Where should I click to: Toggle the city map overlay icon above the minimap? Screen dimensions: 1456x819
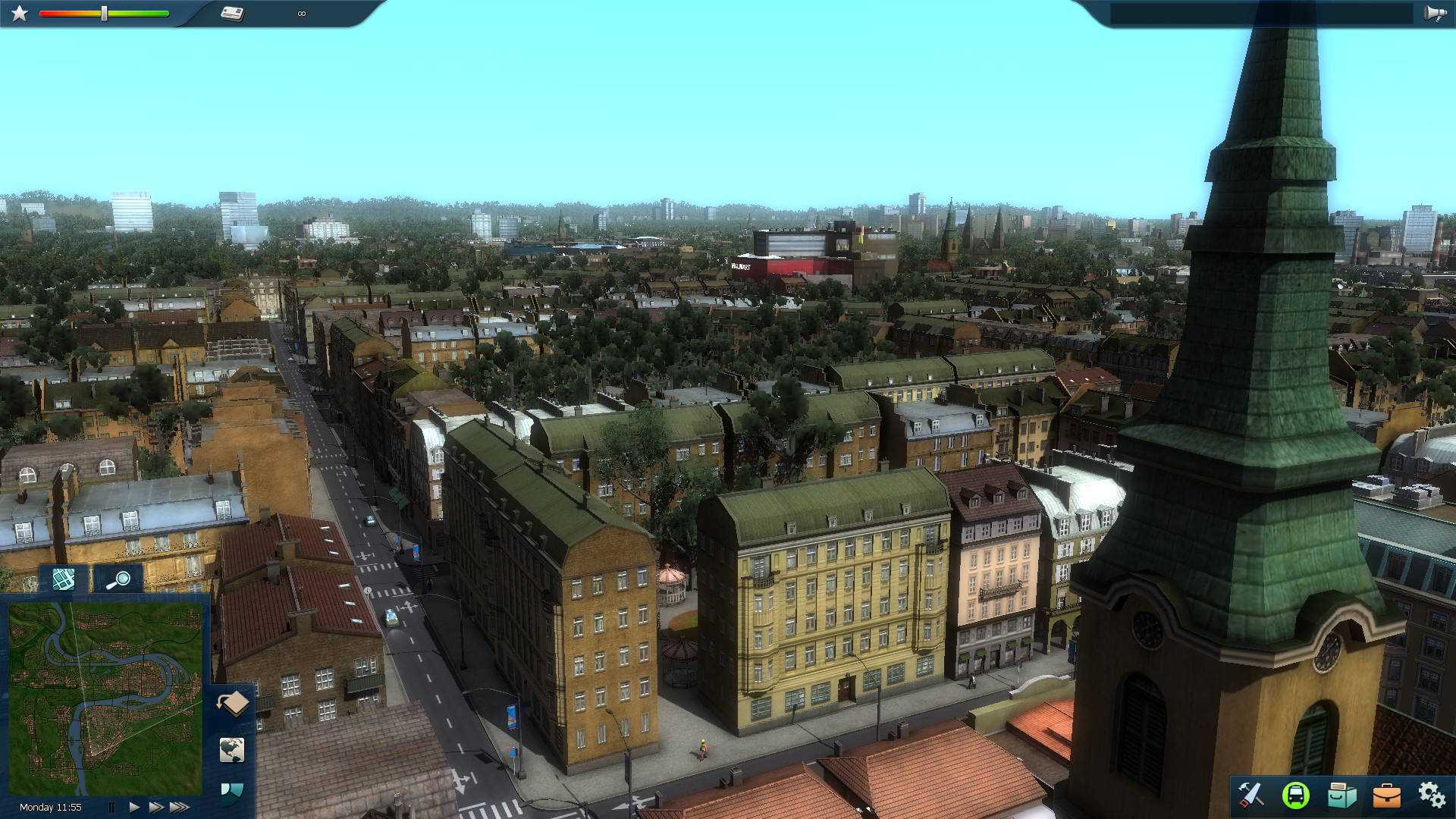pyautogui.click(x=63, y=580)
